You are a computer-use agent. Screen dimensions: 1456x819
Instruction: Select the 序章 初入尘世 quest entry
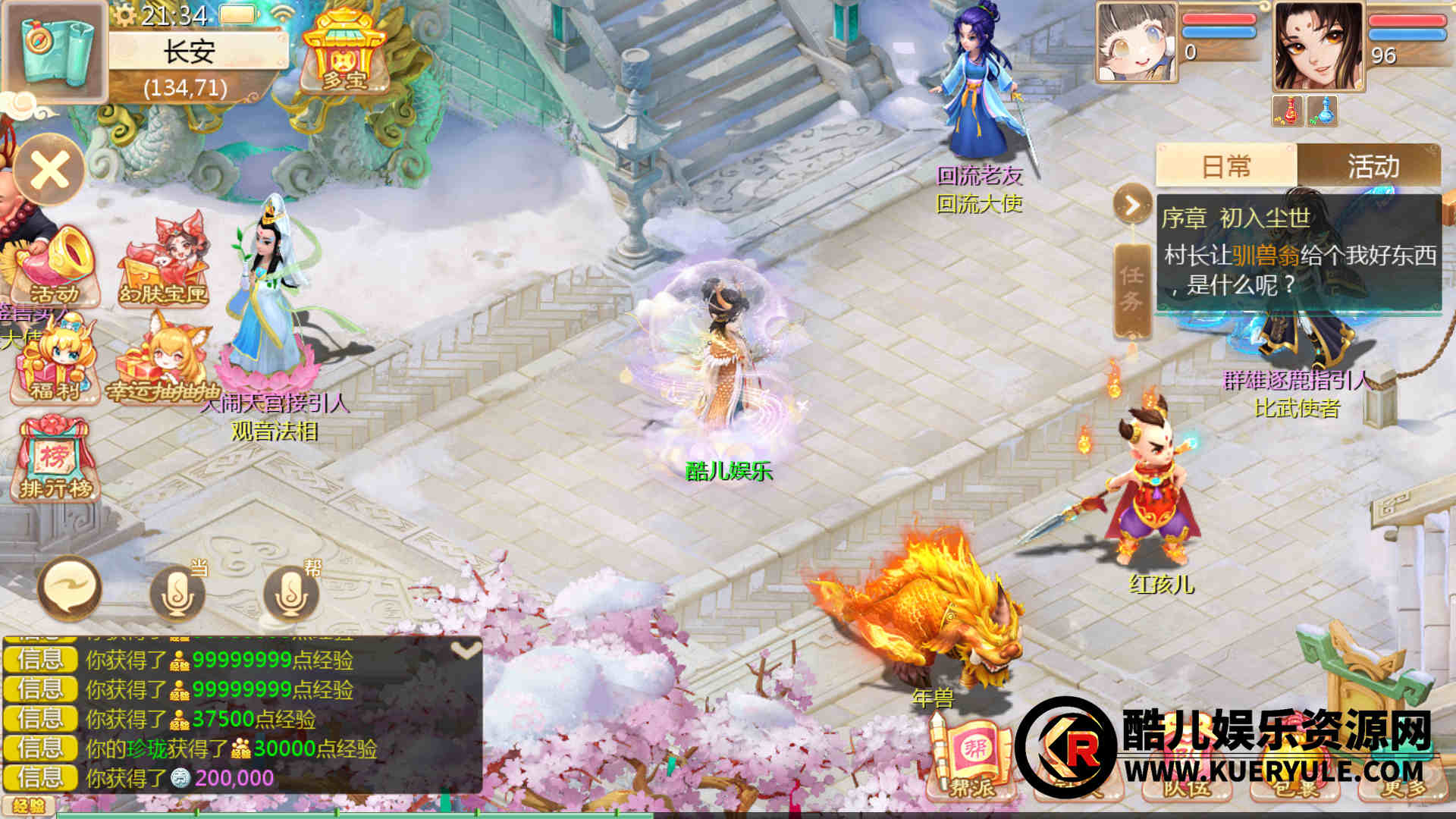(x=1298, y=254)
